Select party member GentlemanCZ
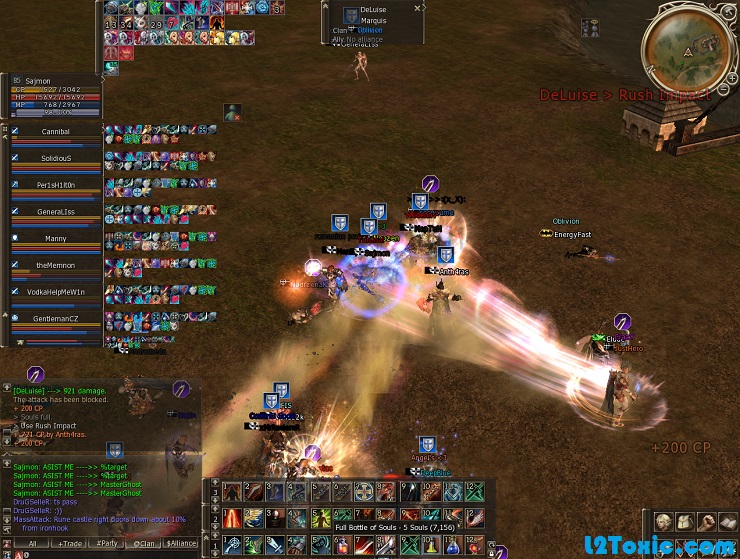 55,318
